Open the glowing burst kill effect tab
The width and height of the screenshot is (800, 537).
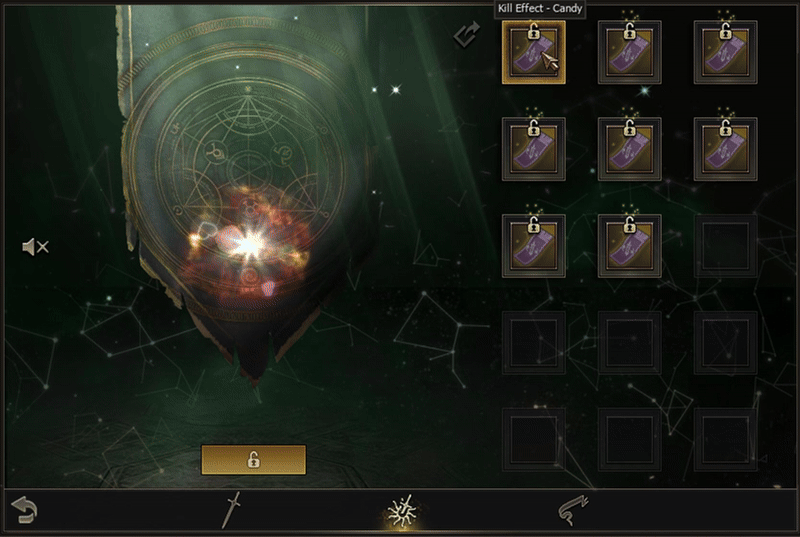pyautogui.click(x=402, y=510)
